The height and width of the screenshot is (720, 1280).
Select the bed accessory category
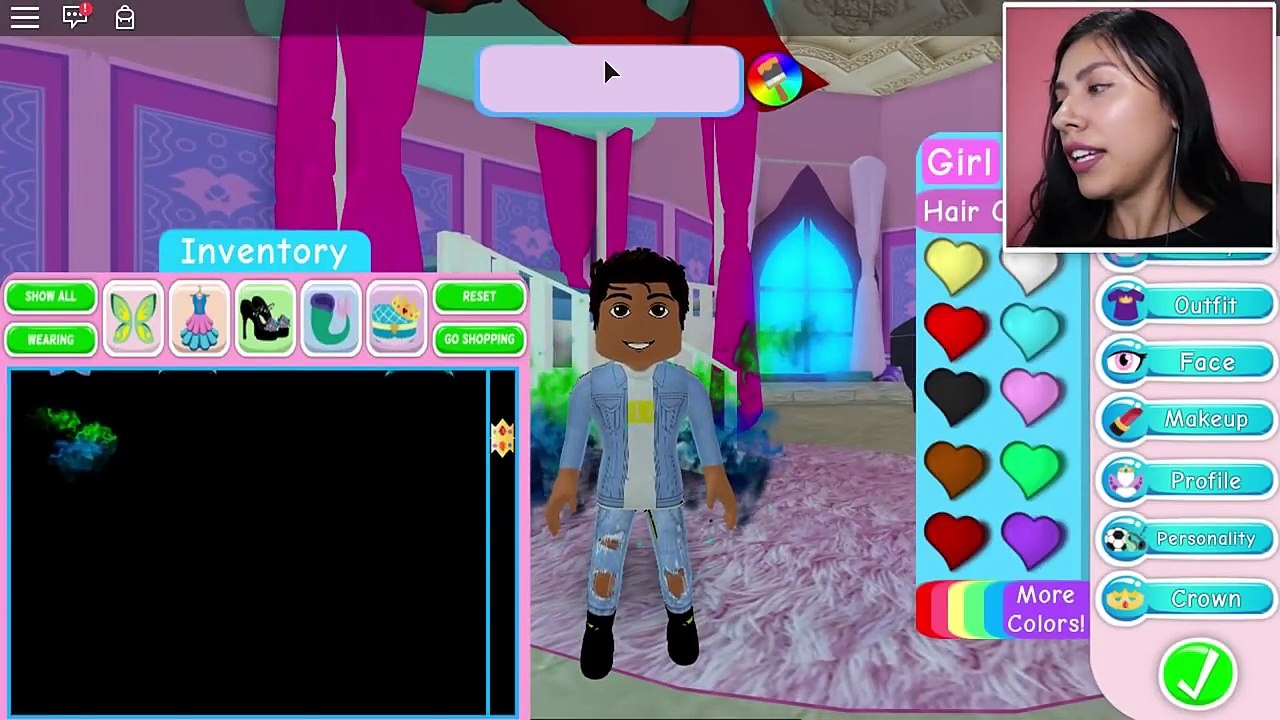396,317
